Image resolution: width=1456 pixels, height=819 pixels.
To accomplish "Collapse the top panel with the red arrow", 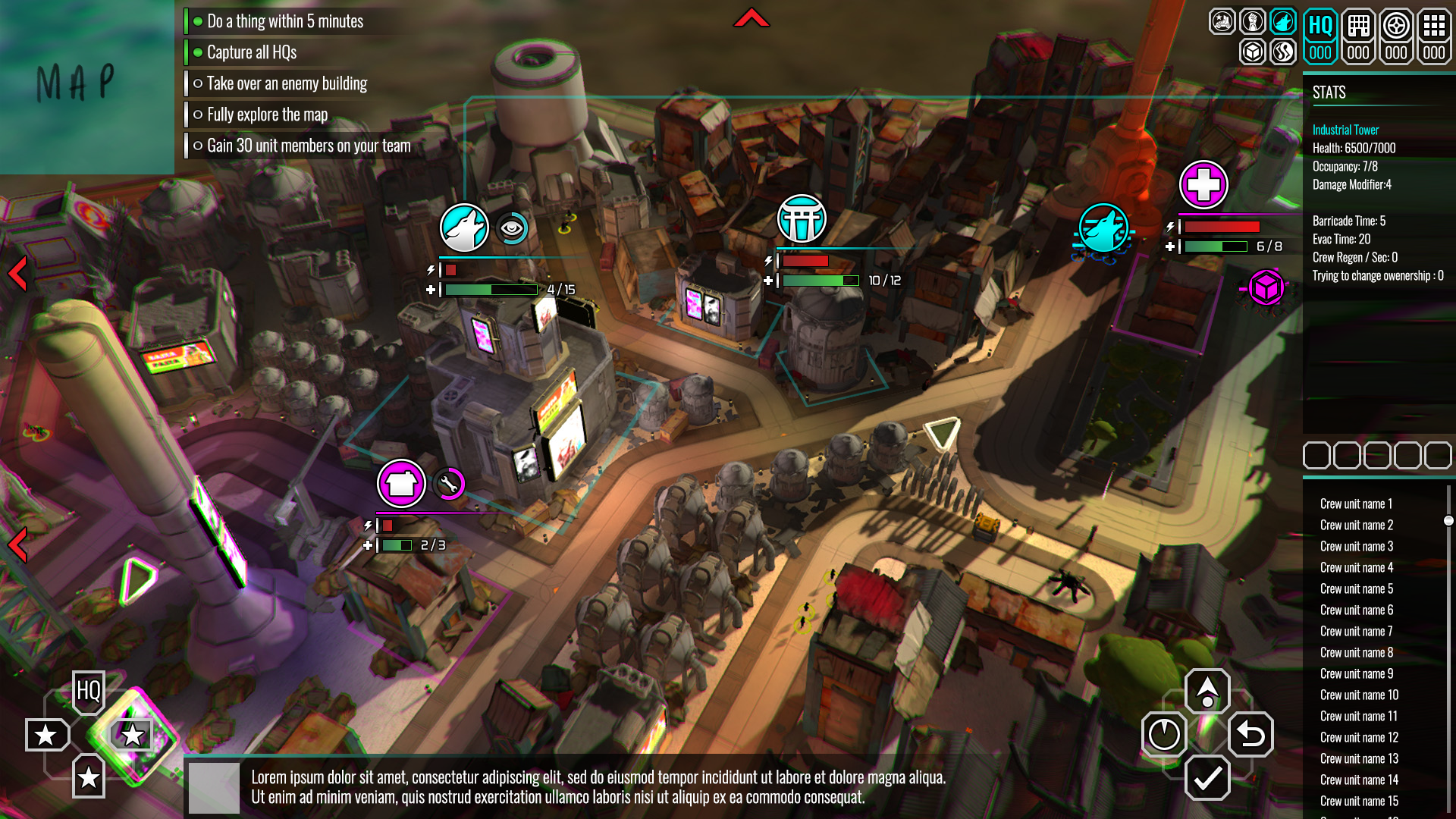I will point(751,18).
